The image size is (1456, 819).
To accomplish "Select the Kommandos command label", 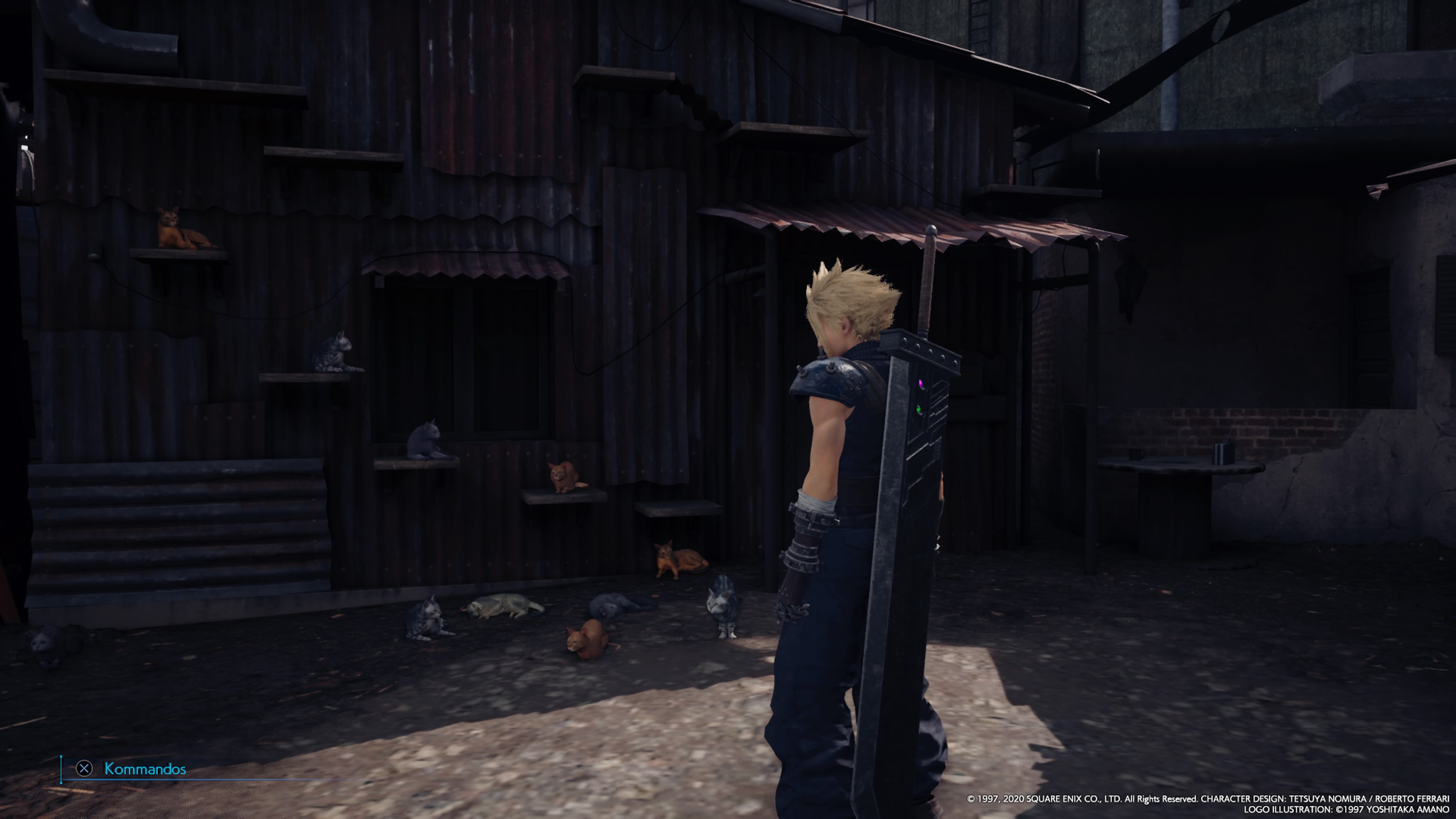I will (145, 769).
